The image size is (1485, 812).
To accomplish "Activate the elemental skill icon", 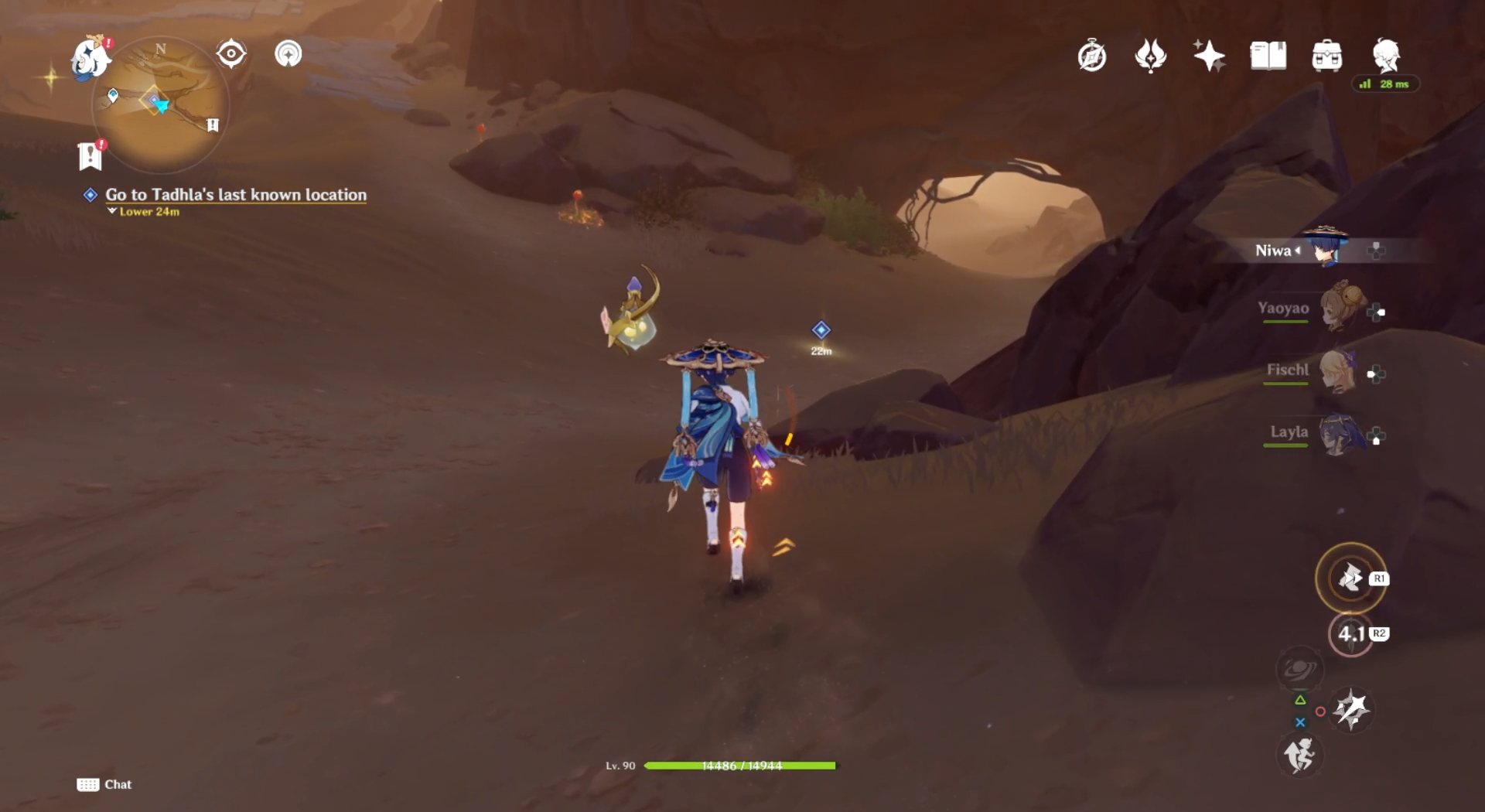I will point(1350,578).
